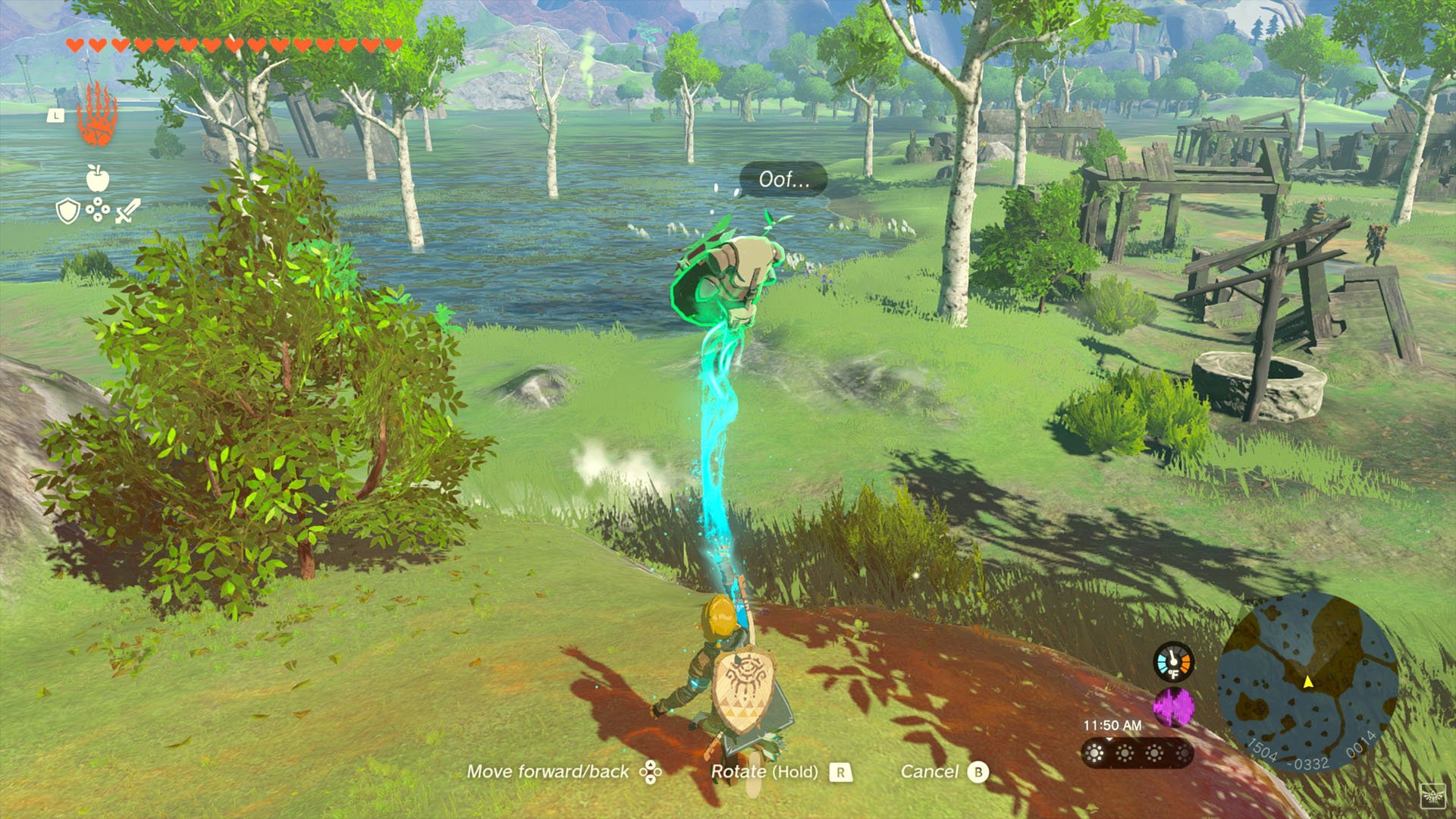Screen dimensions: 1456x819
Task: Click the leftmost heart in the health bar
Action: click(73, 43)
